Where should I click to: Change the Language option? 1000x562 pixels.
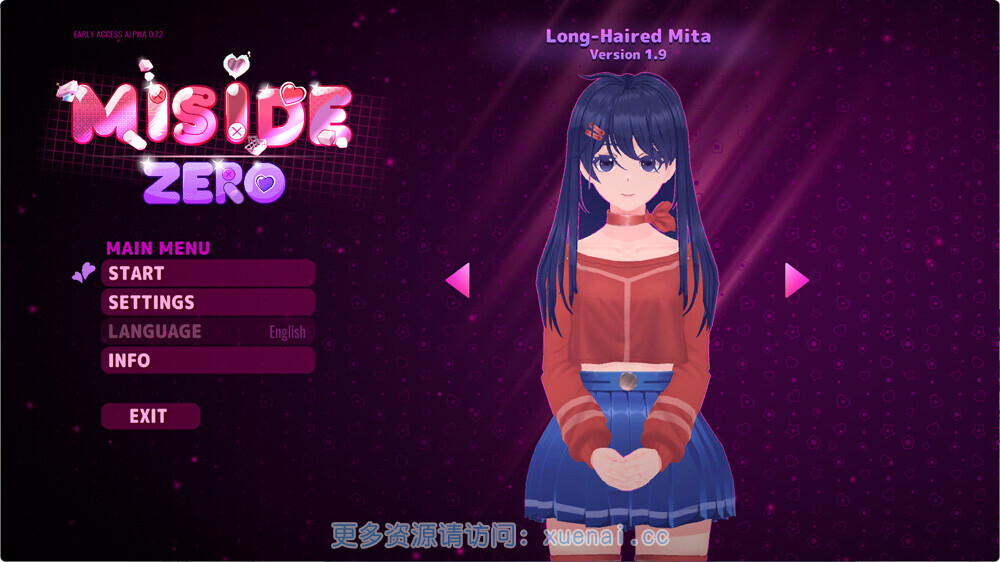tap(207, 331)
